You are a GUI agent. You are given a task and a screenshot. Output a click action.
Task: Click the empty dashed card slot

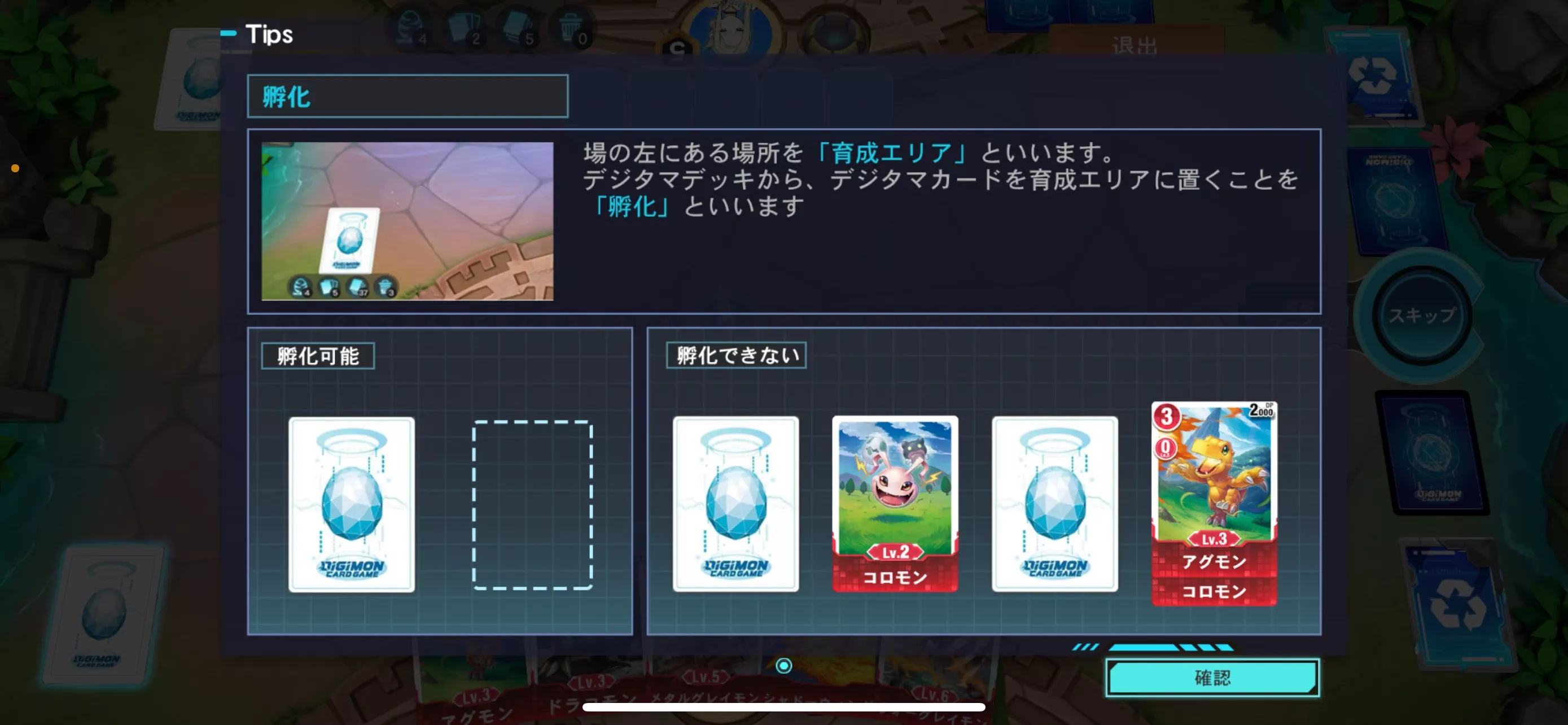tap(534, 505)
